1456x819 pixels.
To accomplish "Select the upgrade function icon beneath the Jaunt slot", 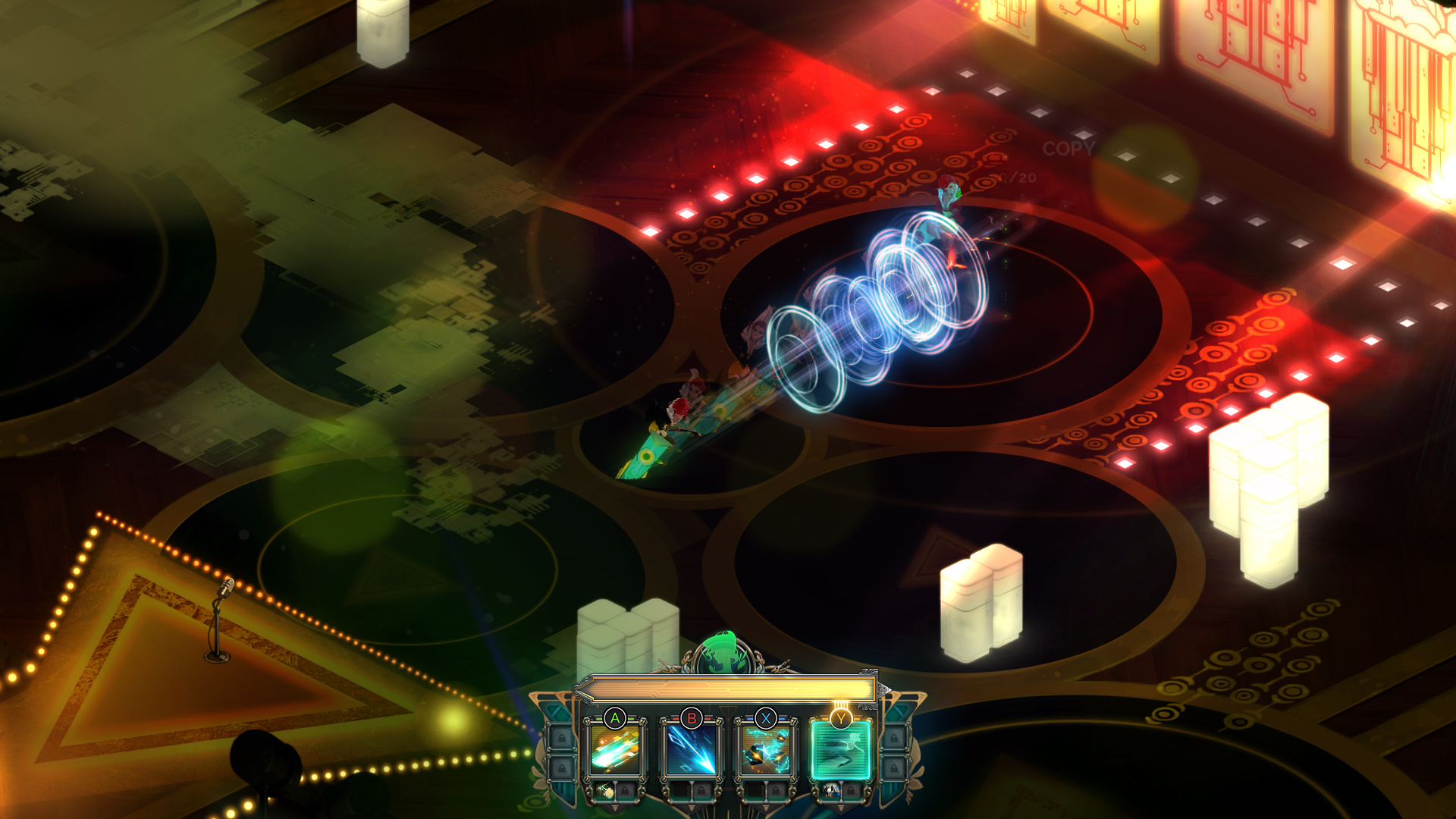I will click(x=830, y=792).
